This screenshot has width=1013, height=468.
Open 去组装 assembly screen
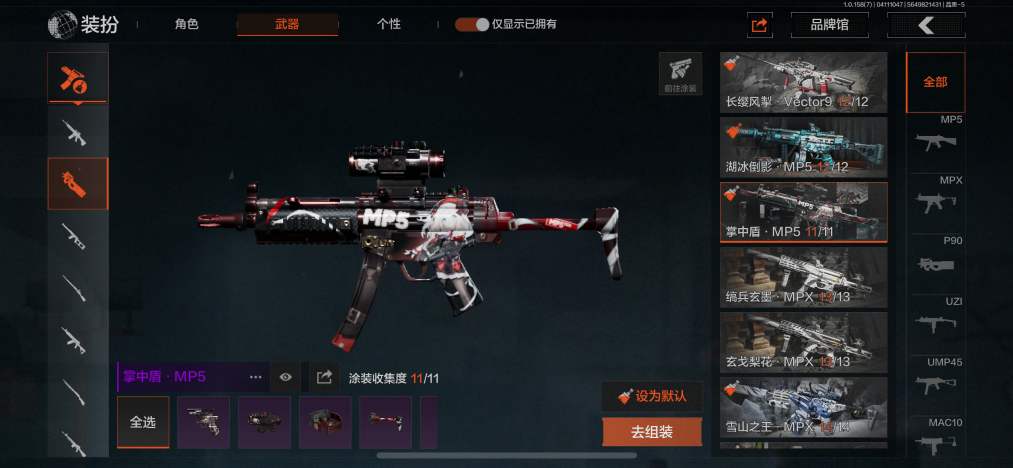652,432
